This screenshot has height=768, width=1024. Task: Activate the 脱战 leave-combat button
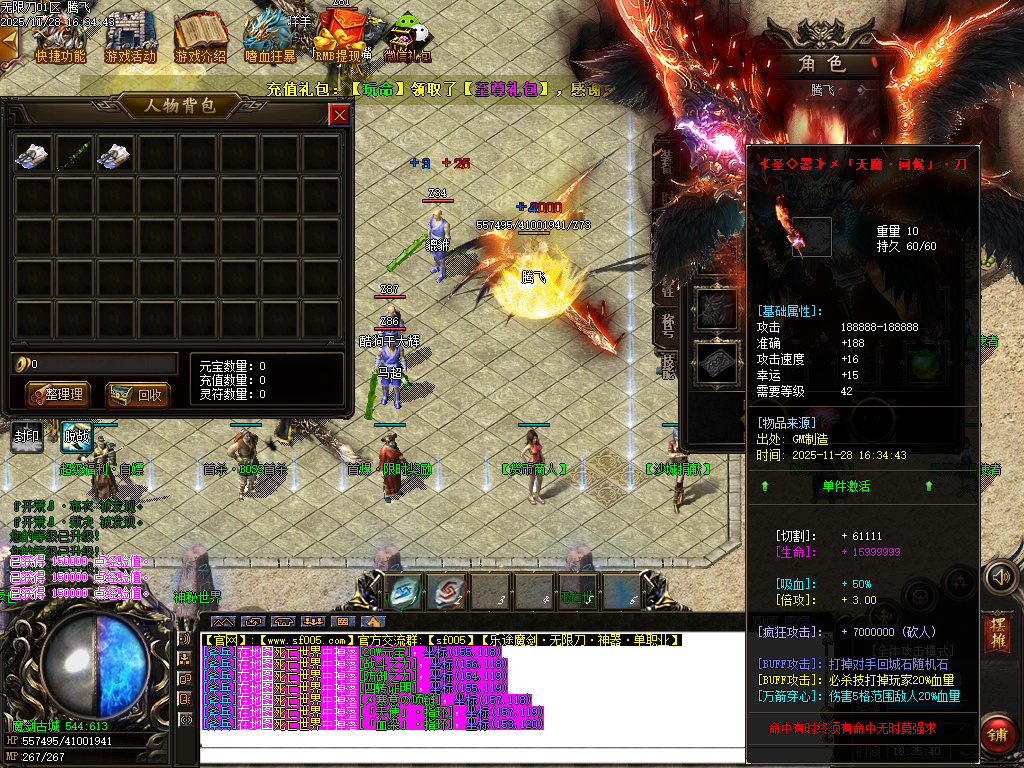(77, 436)
